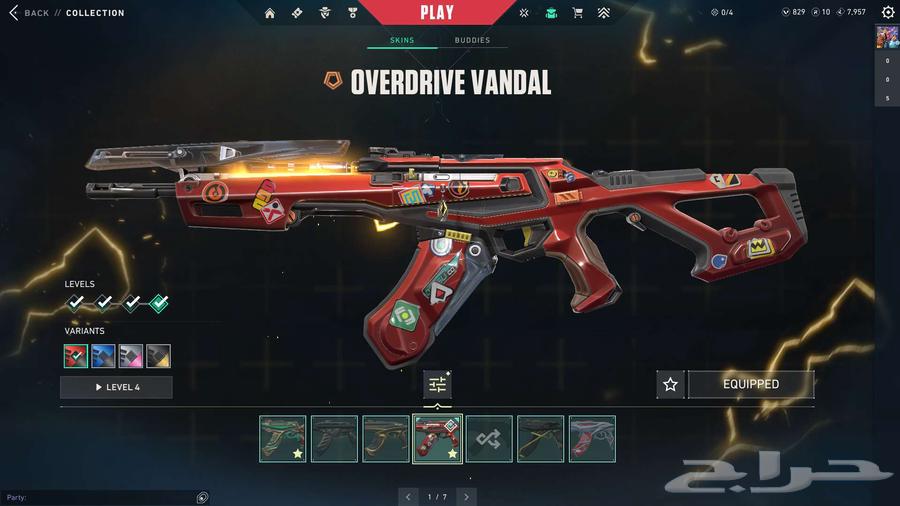Choose the pink and grey variant swatch
The image size is (900, 506).
(131, 356)
